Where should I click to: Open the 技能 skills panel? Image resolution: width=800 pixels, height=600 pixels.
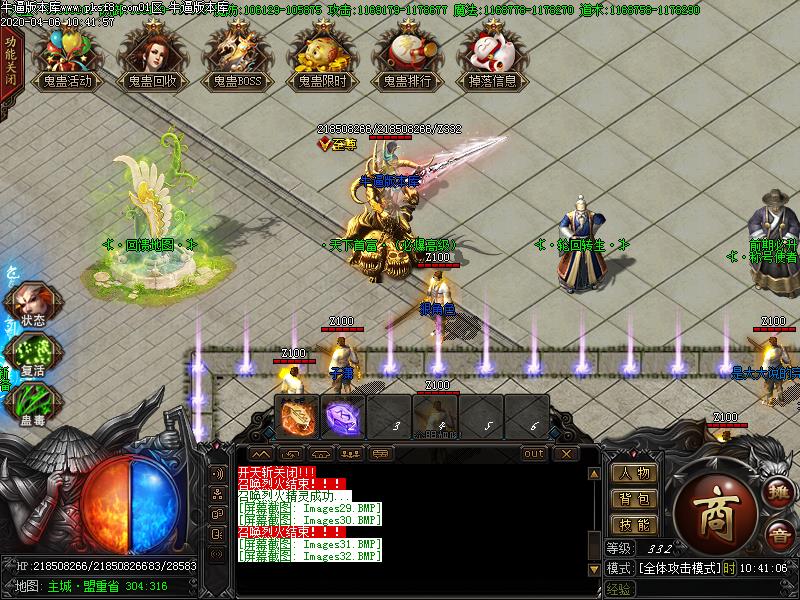pyautogui.click(x=634, y=524)
